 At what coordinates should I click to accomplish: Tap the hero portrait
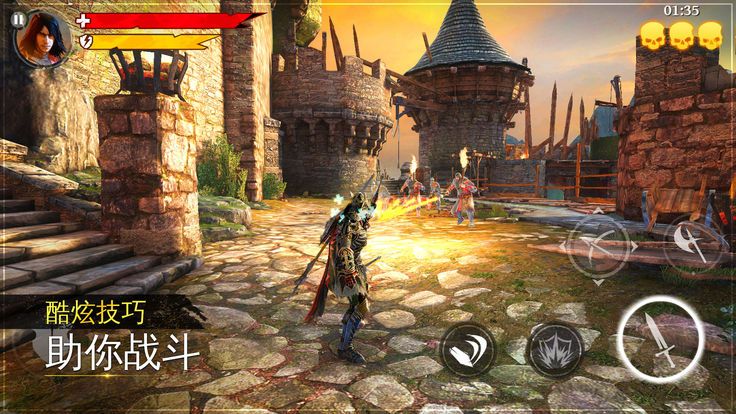(45, 39)
